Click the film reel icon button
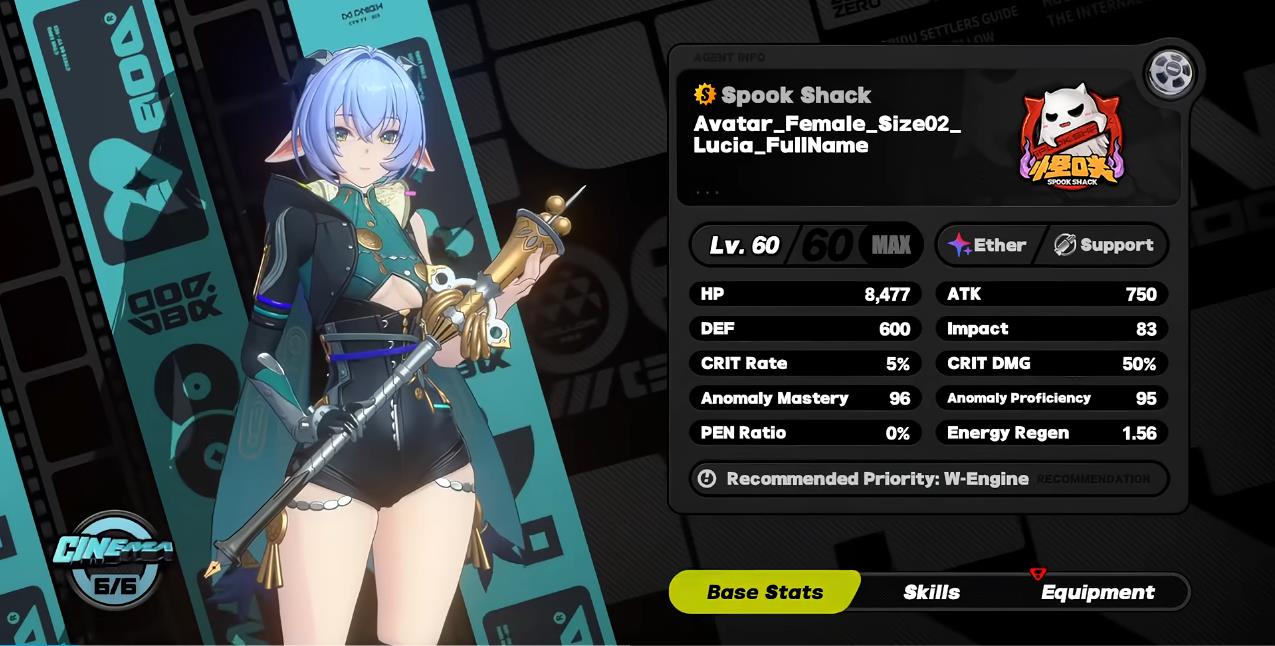 point(1169,72)
